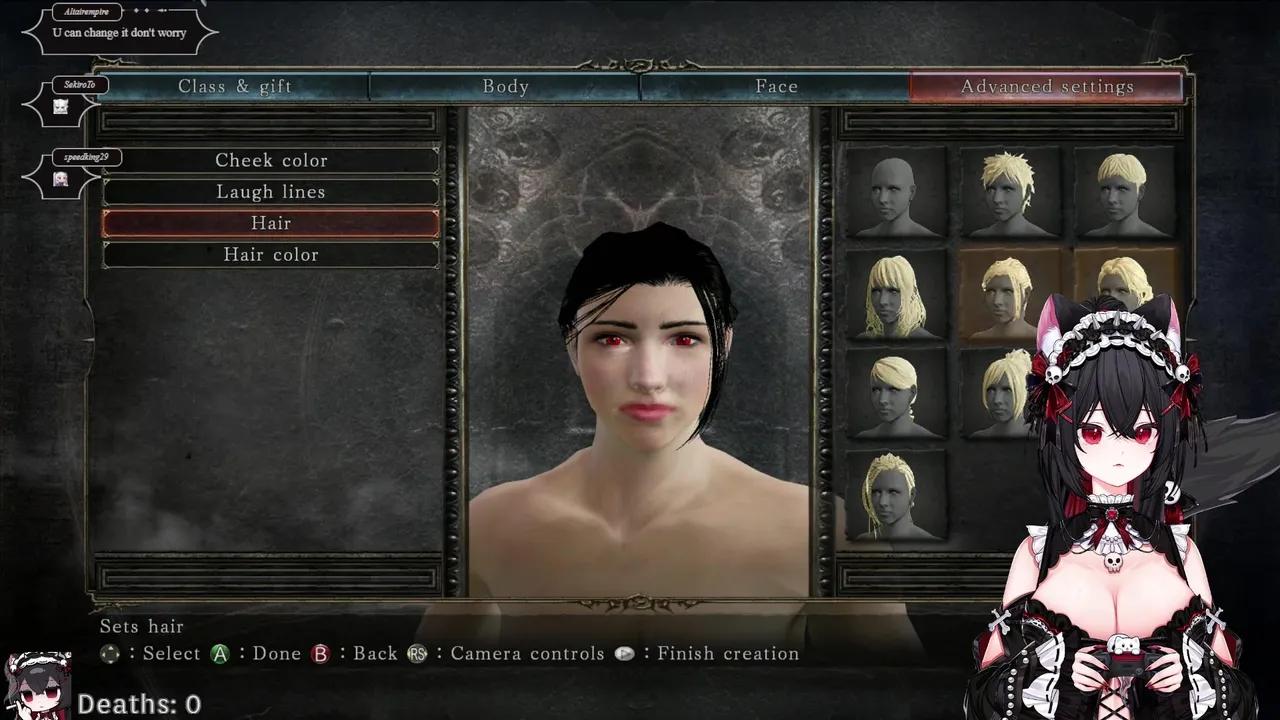The width and height of the screenshot is (1280, 720).
Task: Select the highlighted swept-back hairstyle with side strand
Action: (x=1007, y=293)
